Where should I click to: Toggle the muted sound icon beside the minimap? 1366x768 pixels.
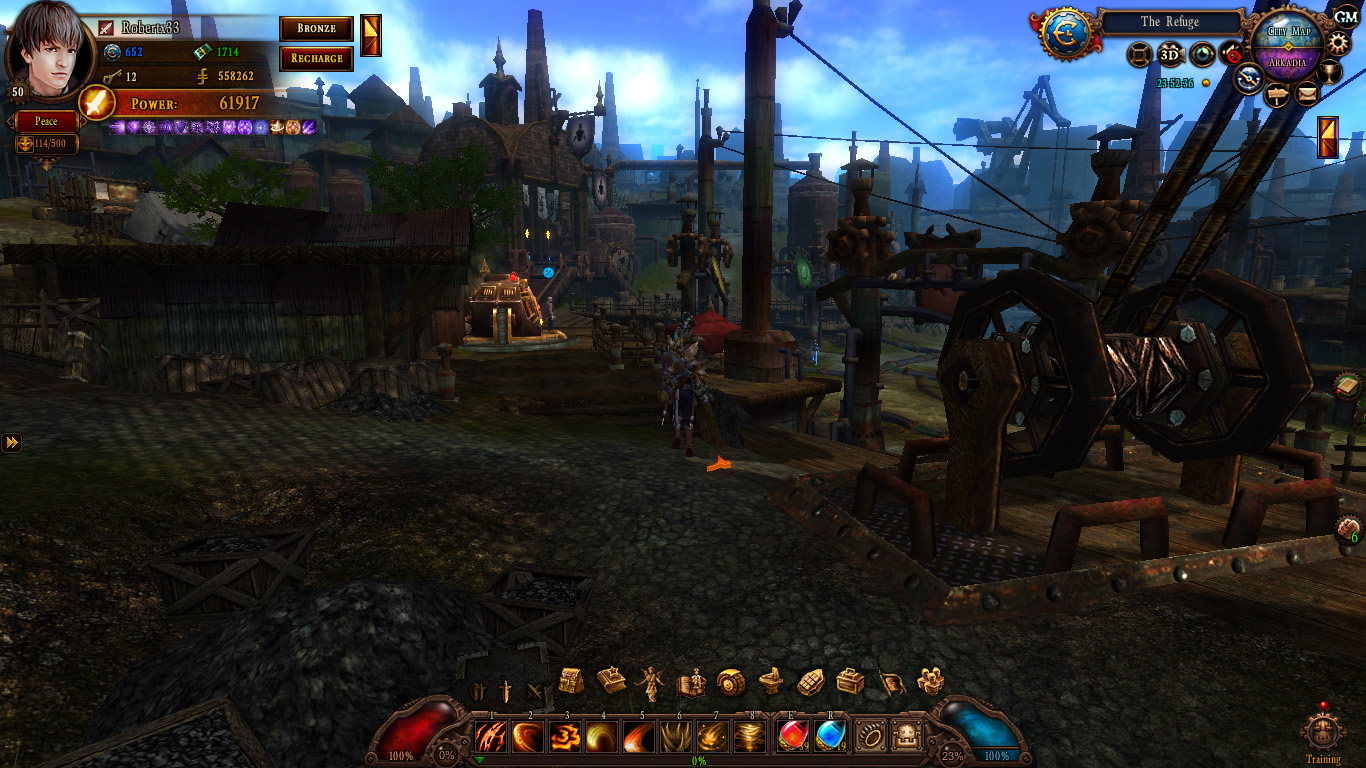pyautogui.click(x=1231, y=53)
